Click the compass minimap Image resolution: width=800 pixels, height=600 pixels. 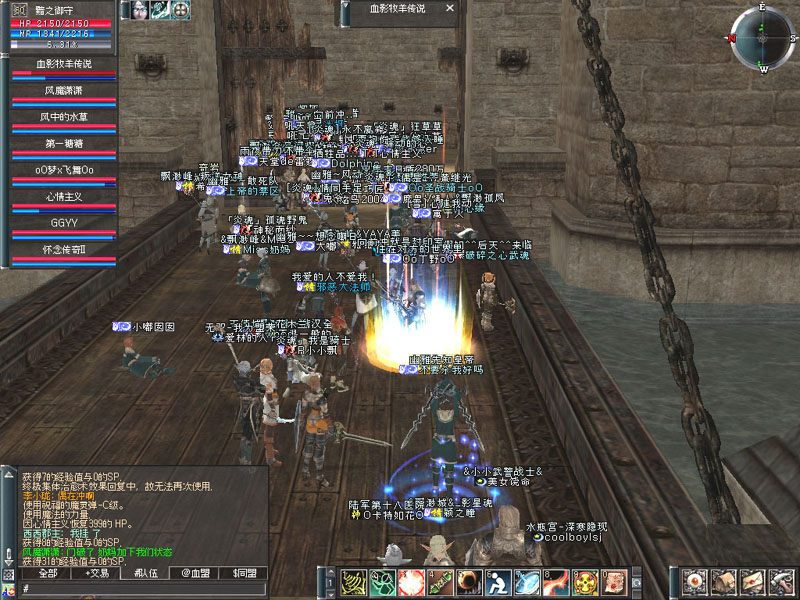[762, 38]
